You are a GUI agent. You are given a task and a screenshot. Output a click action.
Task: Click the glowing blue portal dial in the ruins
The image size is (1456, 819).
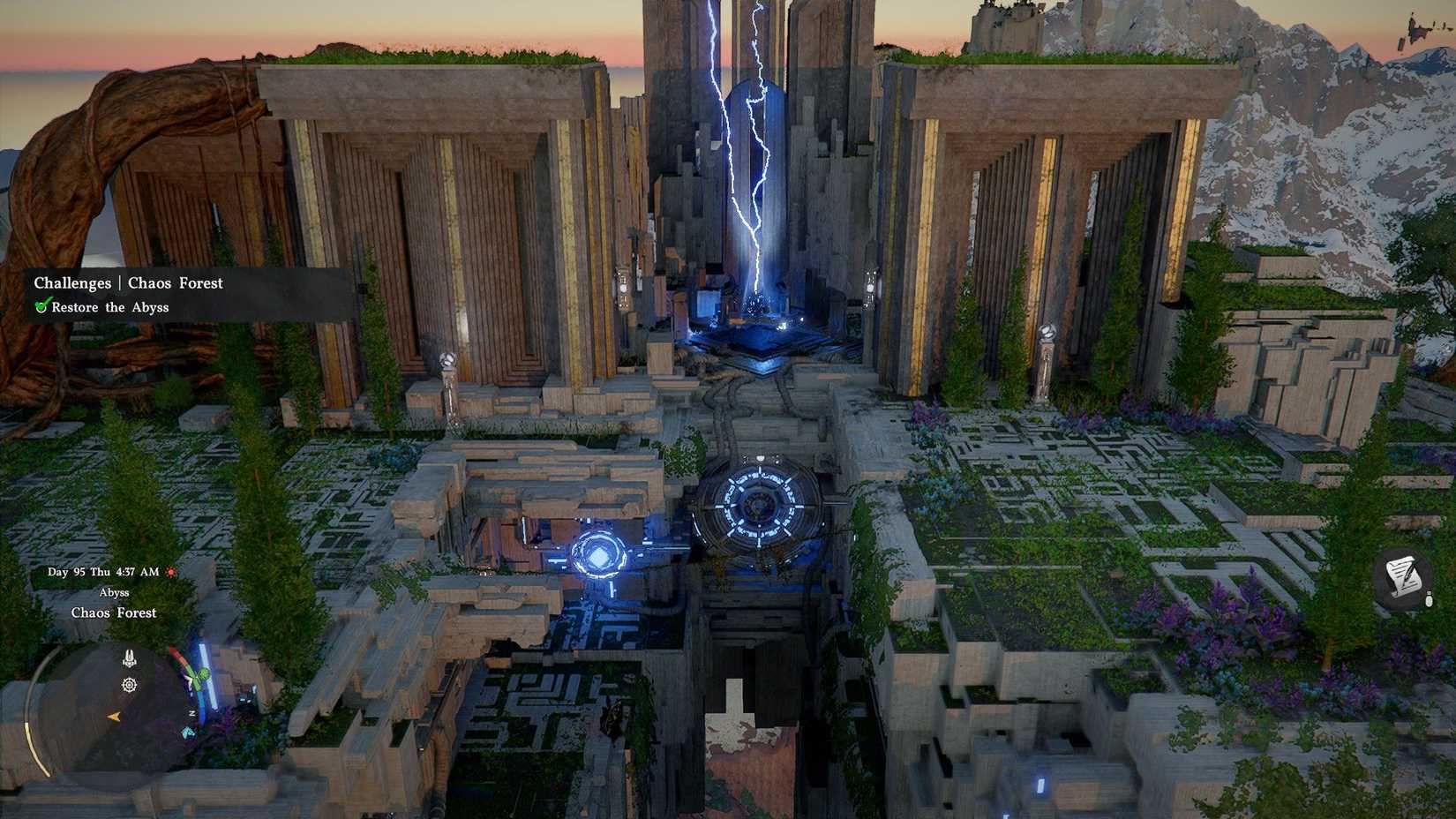(757, 507)
